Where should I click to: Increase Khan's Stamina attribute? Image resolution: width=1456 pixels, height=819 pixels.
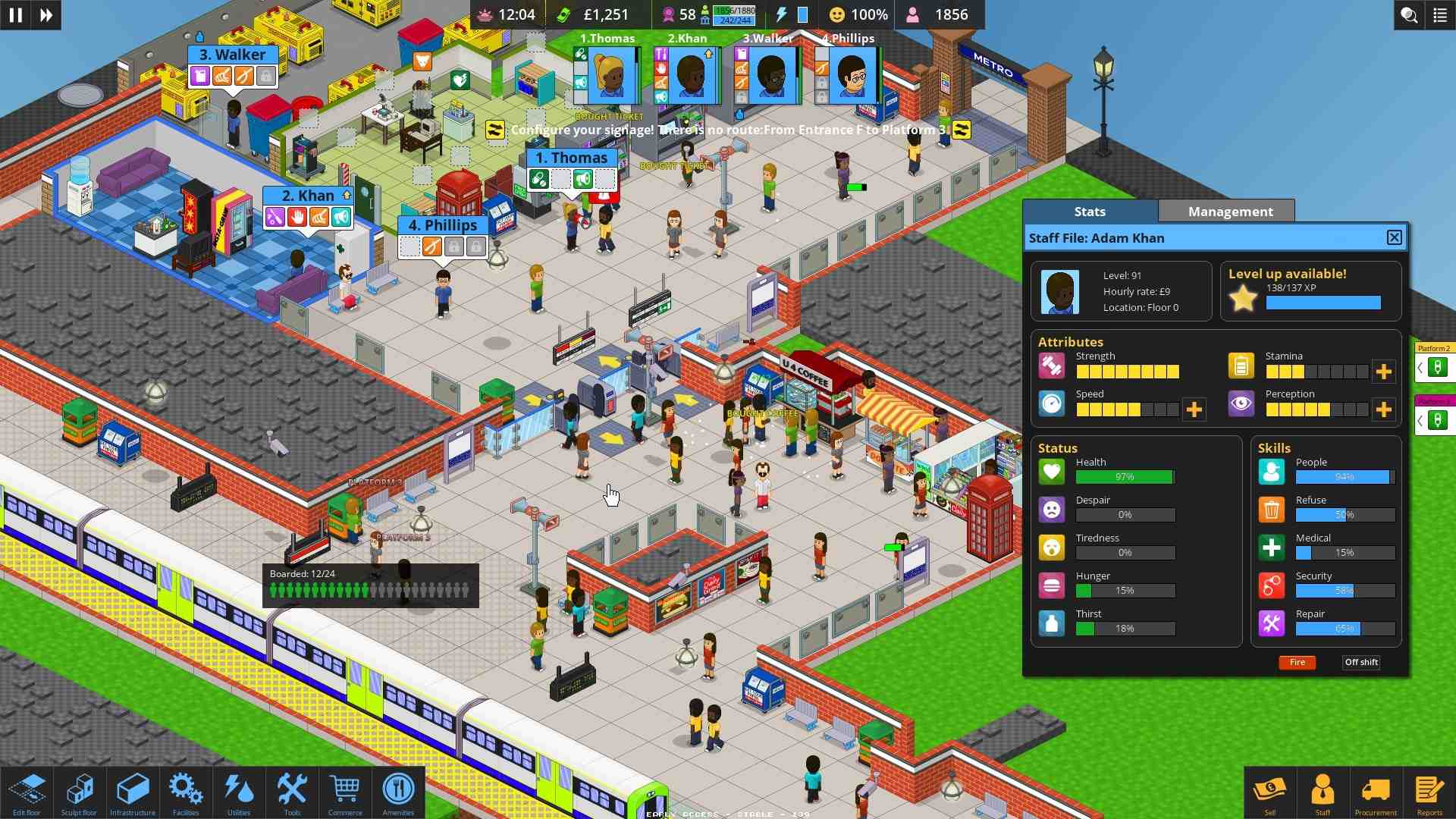(1385, 372)
